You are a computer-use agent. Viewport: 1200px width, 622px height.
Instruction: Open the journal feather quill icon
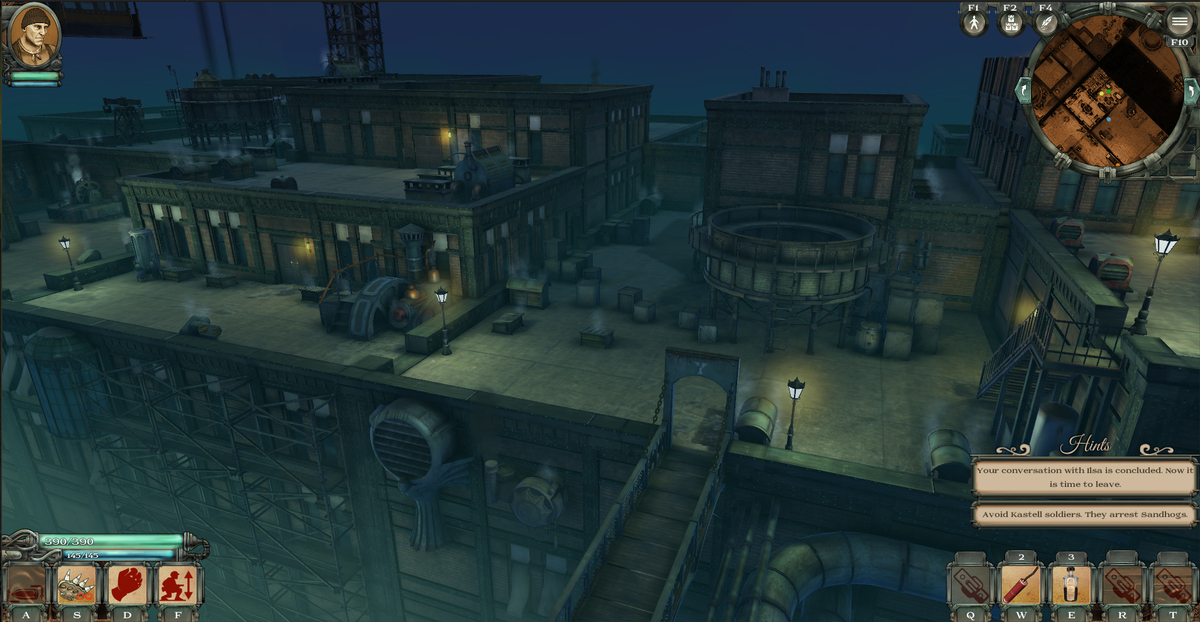tap(1046, 23)
